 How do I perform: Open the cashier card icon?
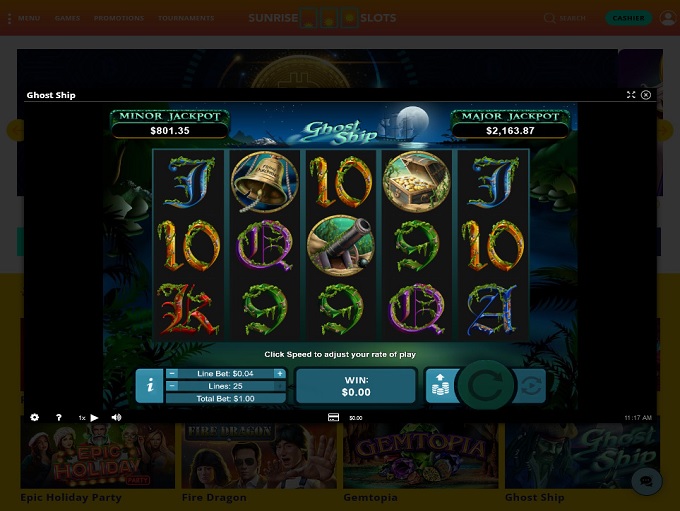(x=333, y=417)
